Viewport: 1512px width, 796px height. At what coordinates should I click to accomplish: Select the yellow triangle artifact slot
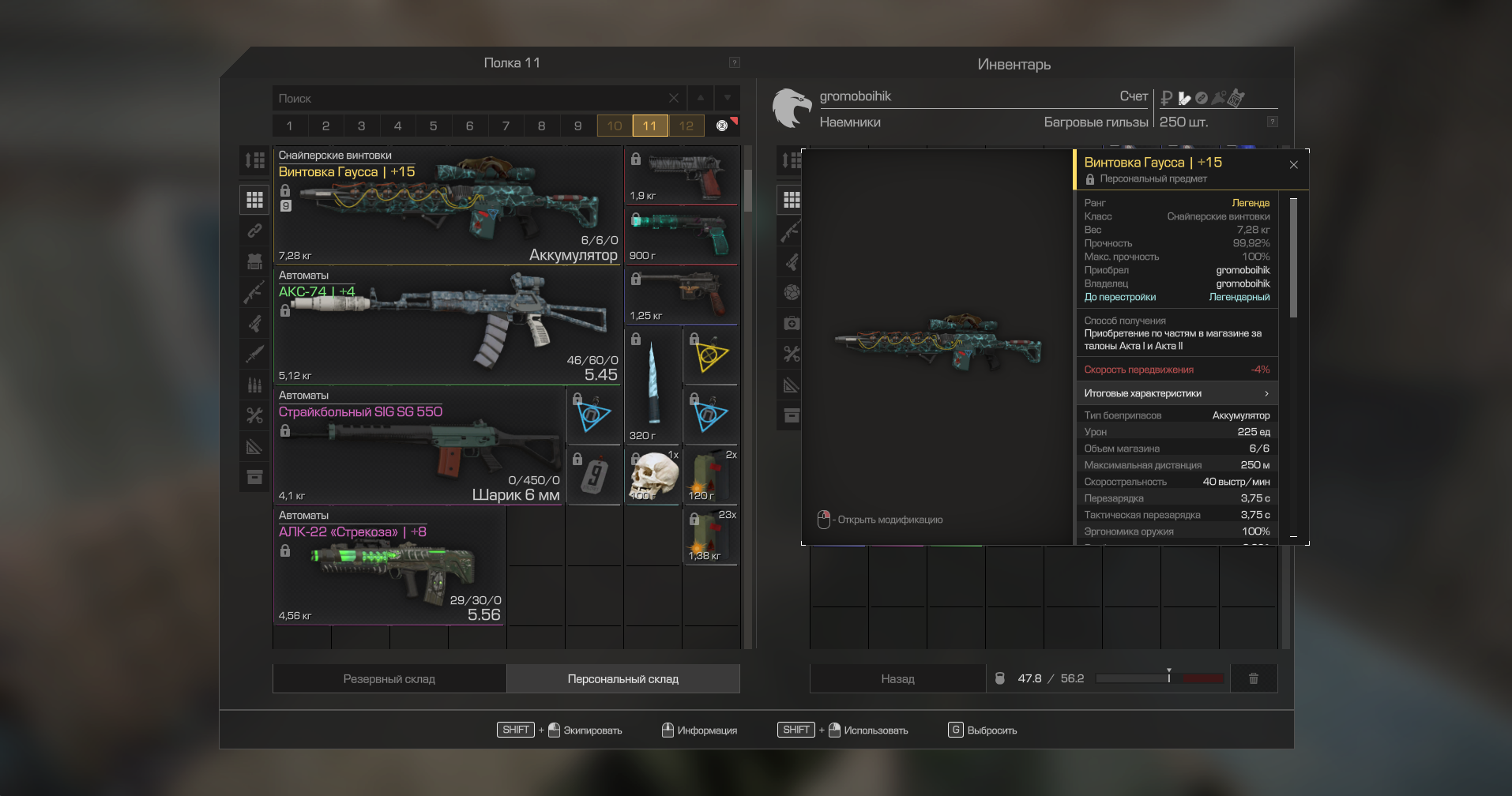(710, 356)
